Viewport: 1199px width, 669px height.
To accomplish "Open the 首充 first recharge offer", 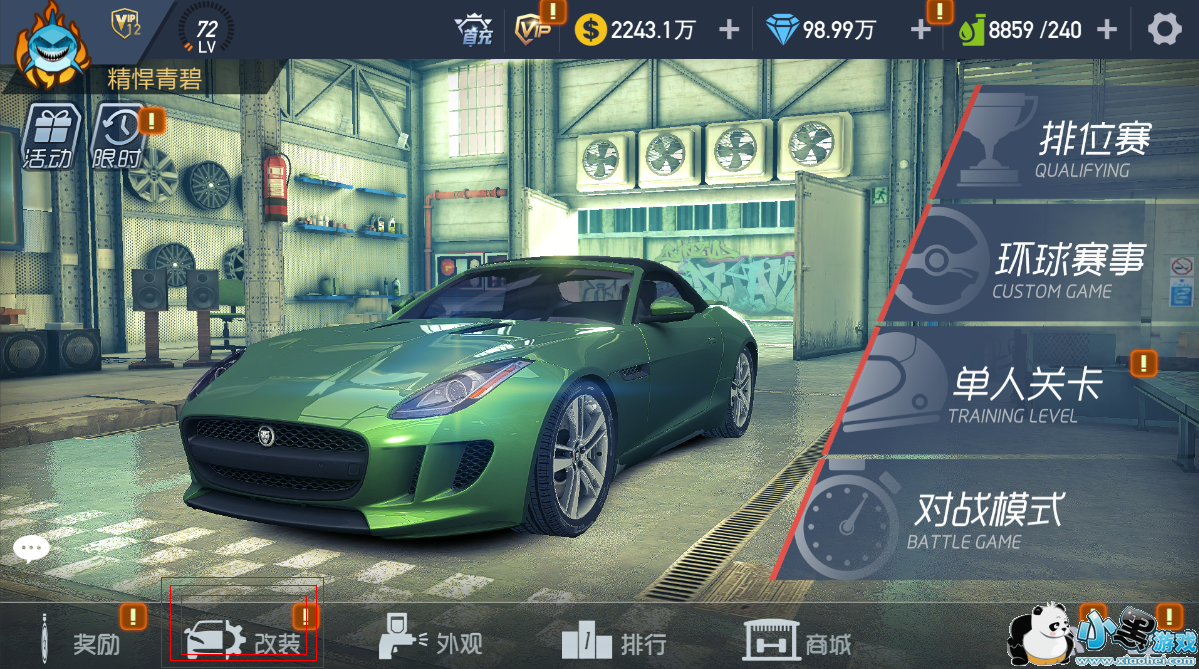I will (473, 29).
